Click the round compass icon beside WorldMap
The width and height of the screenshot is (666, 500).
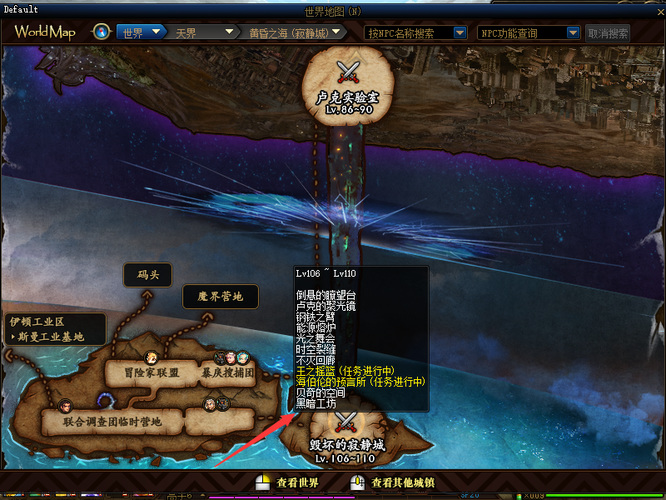101,32
